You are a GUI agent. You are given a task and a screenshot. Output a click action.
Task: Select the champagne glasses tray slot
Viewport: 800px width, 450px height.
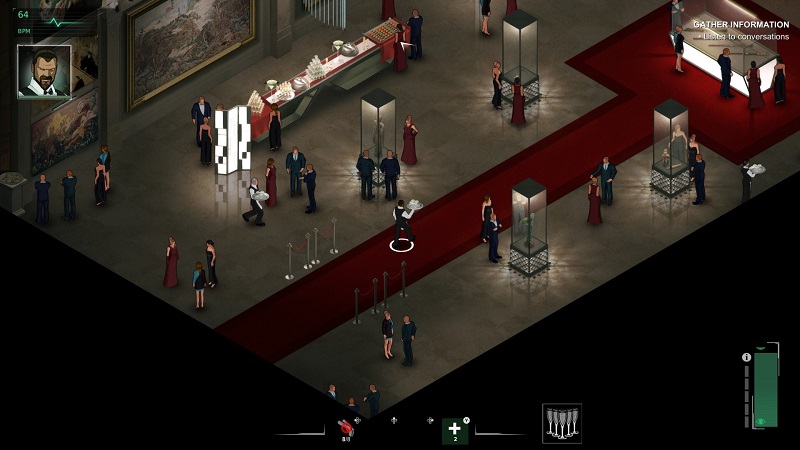click(x=562, y=423)
